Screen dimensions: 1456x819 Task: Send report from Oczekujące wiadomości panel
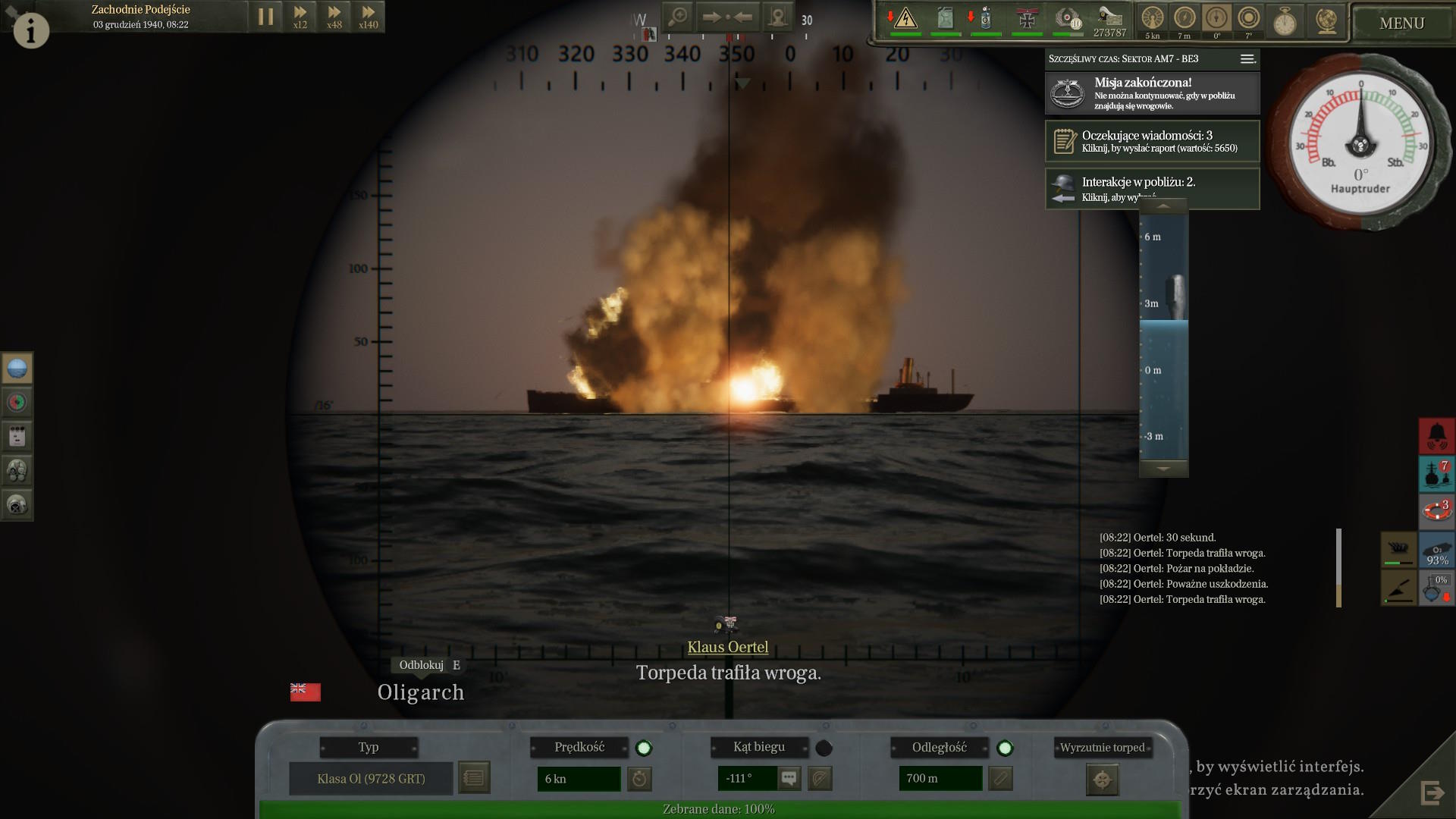1152,141
